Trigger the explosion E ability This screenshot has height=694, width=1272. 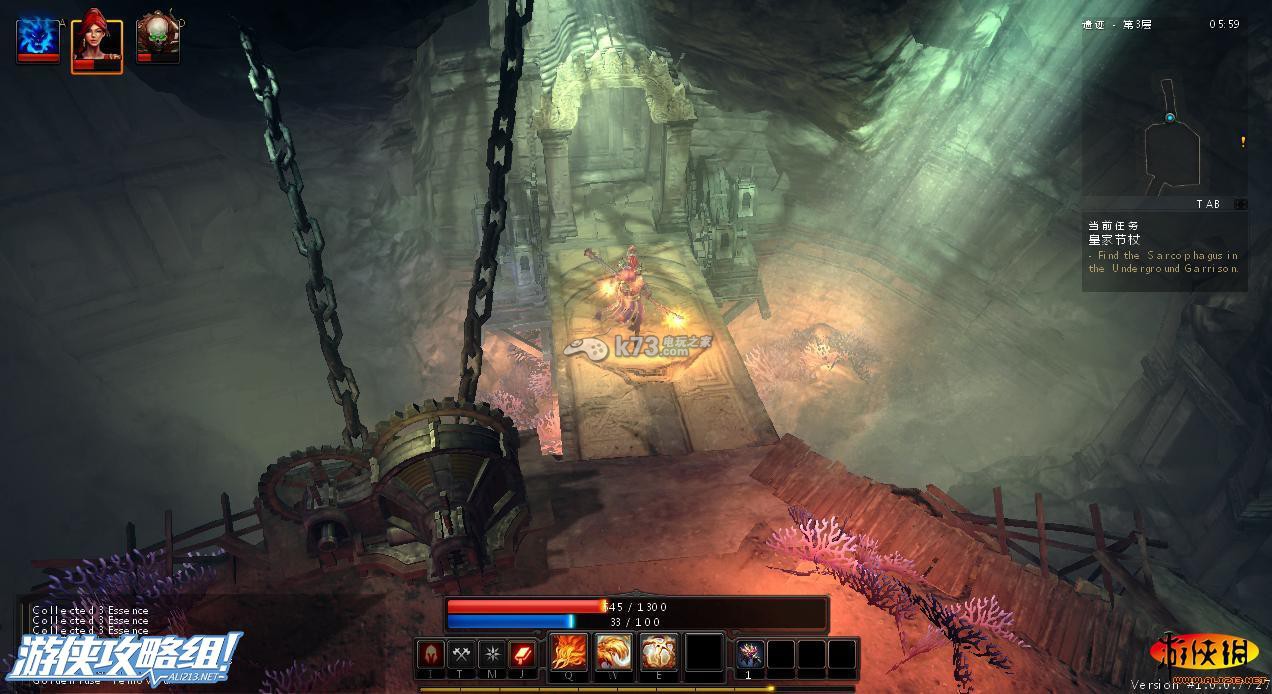coord(659,652)
